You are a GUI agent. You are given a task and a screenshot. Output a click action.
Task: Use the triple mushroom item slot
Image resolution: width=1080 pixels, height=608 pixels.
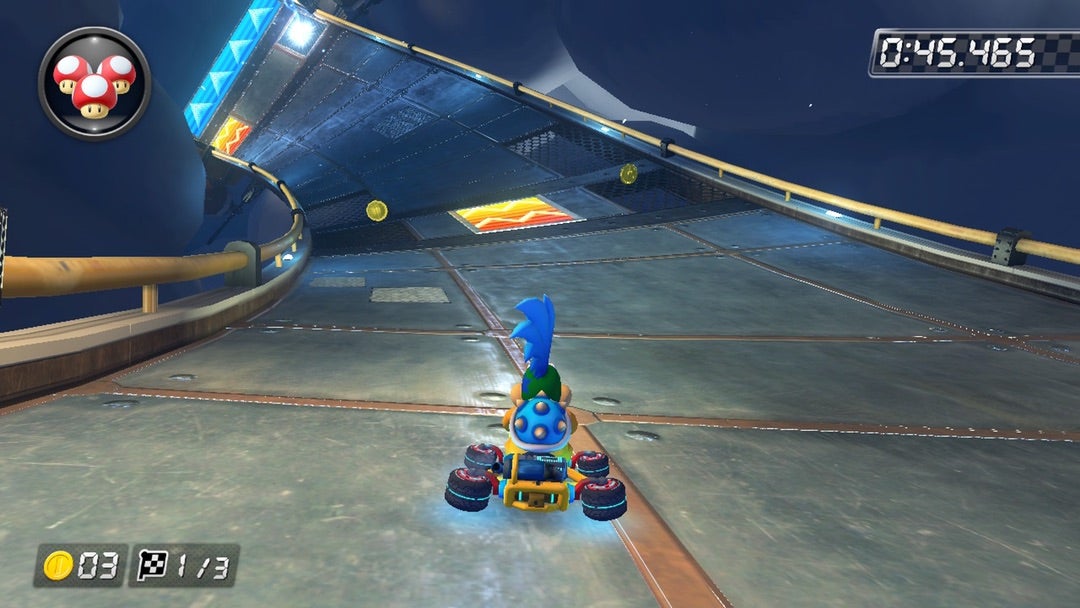[x=94, y=83]
